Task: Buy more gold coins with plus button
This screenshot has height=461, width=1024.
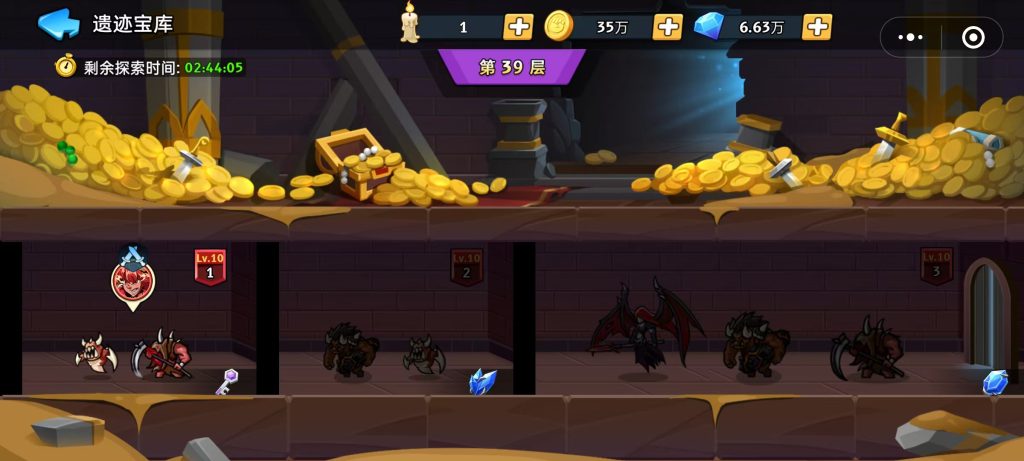Action: (x=667, y=27)
